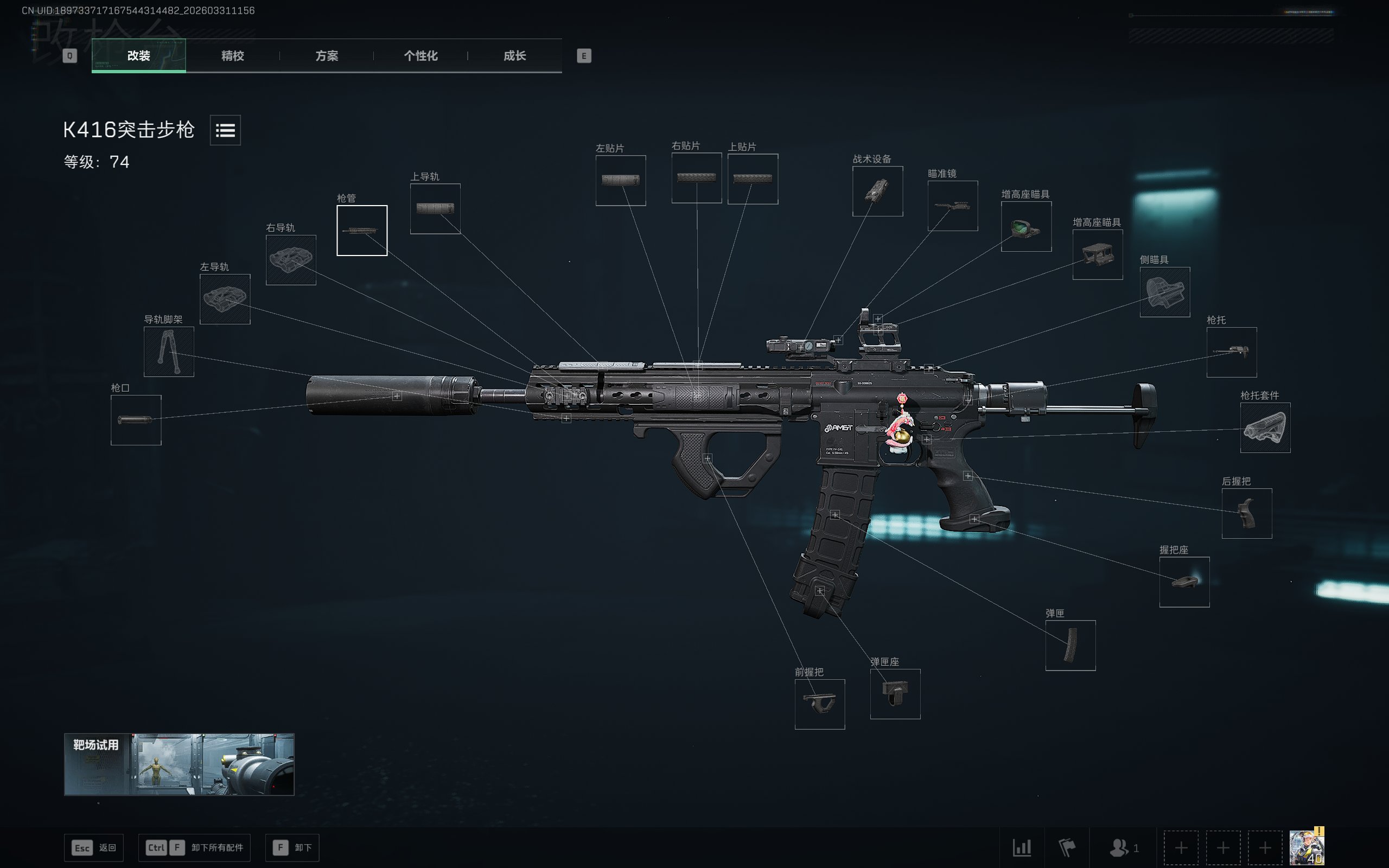
Task: Open the 方案 tab
Action: (x=327, y=56)
